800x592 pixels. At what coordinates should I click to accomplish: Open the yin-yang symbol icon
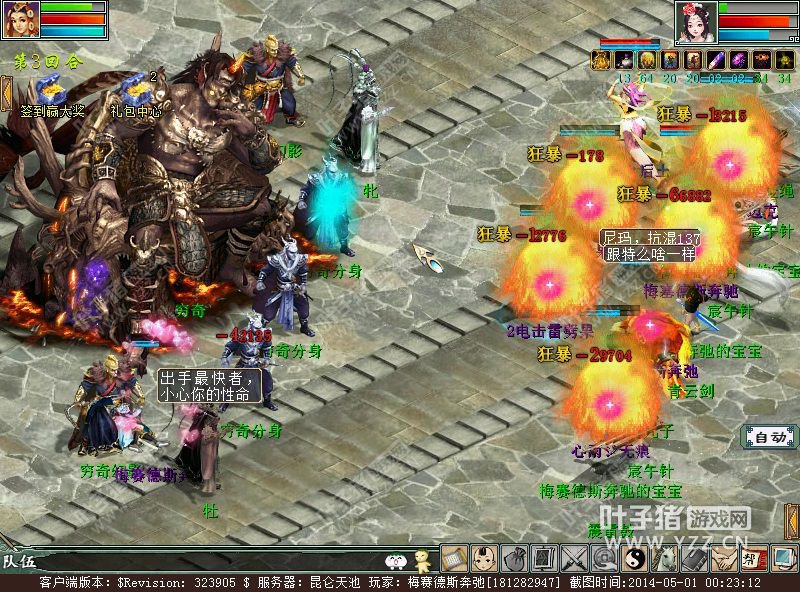click(634, 558)
